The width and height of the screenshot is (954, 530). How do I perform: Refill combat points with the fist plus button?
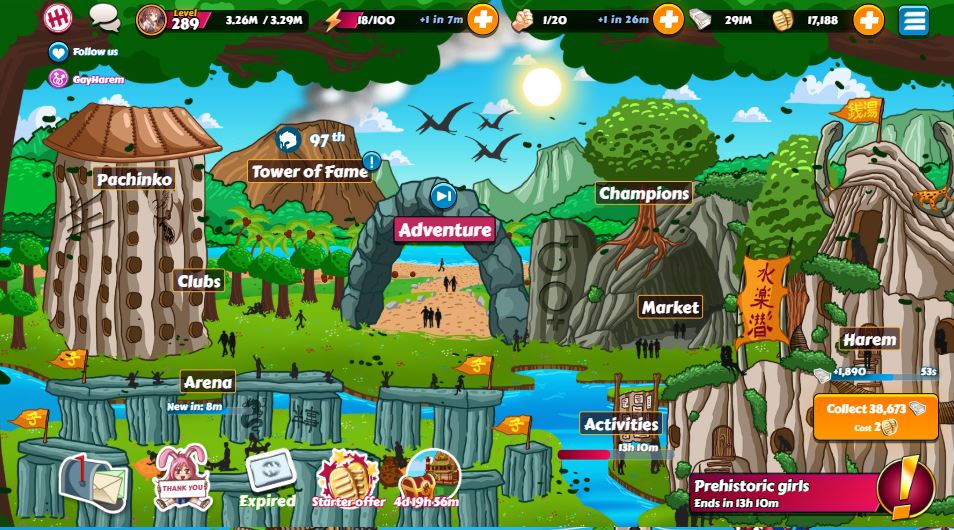(x=668, y=20)
